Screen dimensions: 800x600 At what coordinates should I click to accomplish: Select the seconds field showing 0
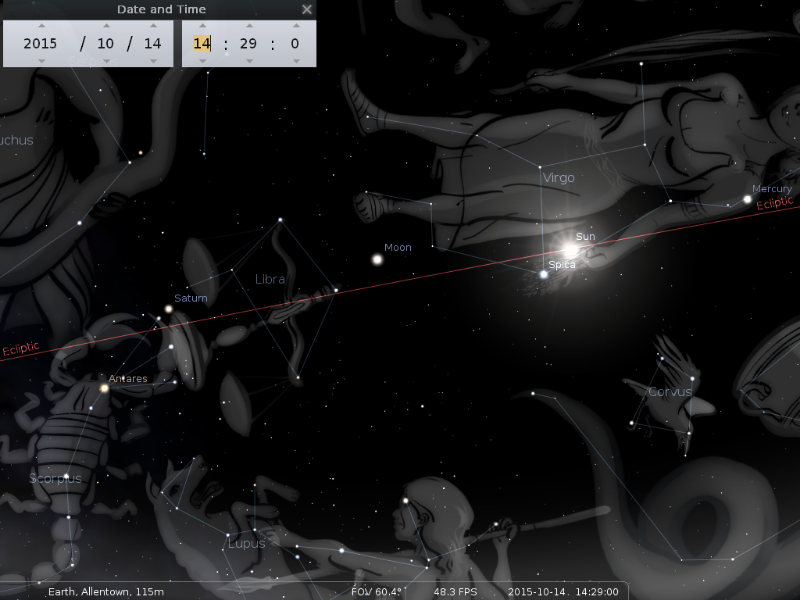click(294, 43)
